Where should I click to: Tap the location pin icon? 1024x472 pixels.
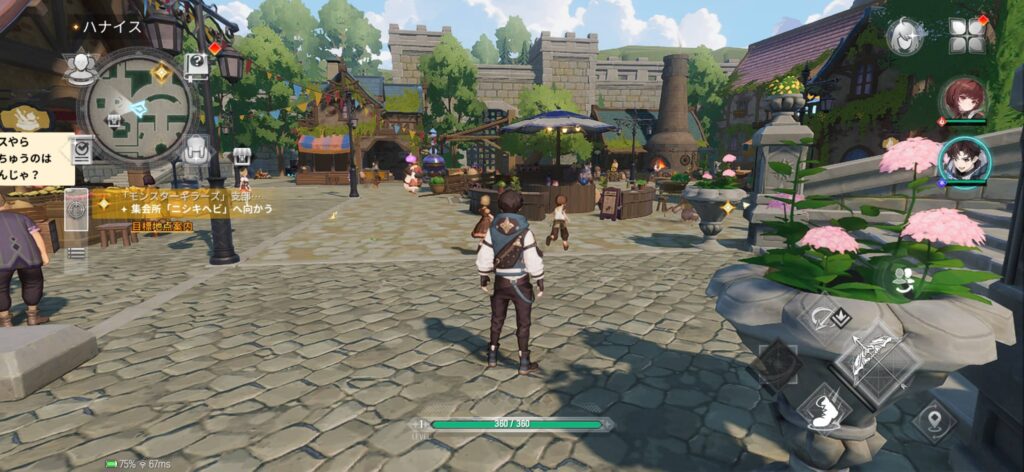click(934, 420)
